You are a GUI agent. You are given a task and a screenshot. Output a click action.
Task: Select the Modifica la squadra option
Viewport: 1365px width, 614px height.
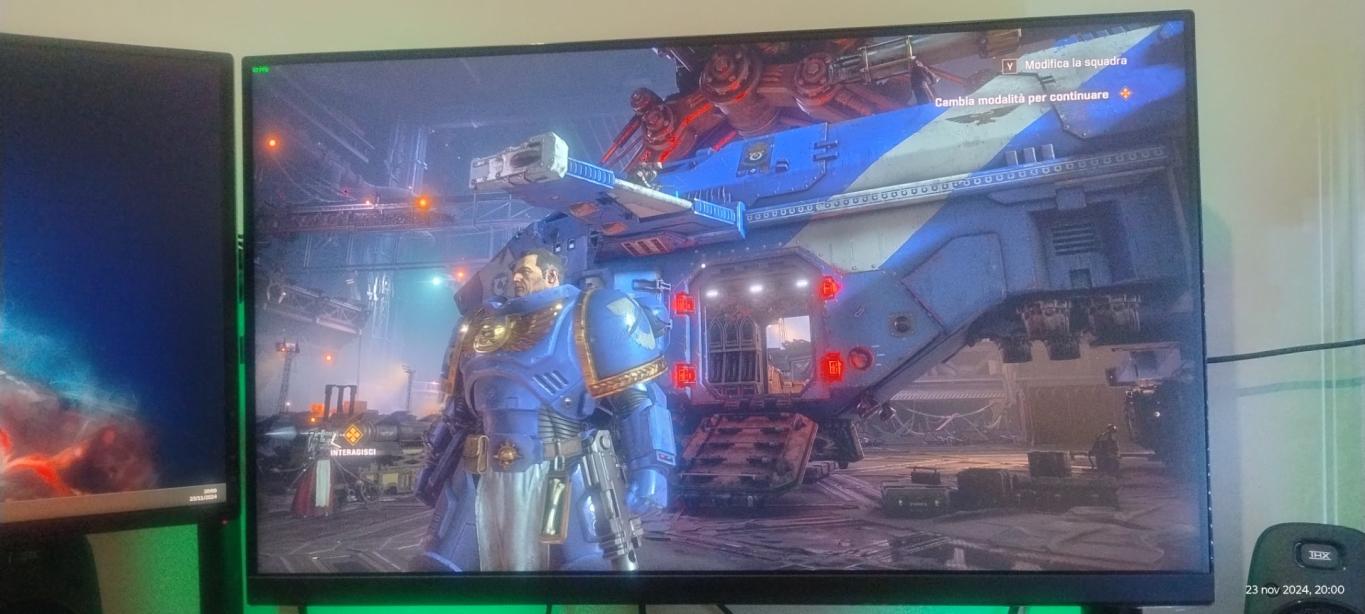point(1074,62)
